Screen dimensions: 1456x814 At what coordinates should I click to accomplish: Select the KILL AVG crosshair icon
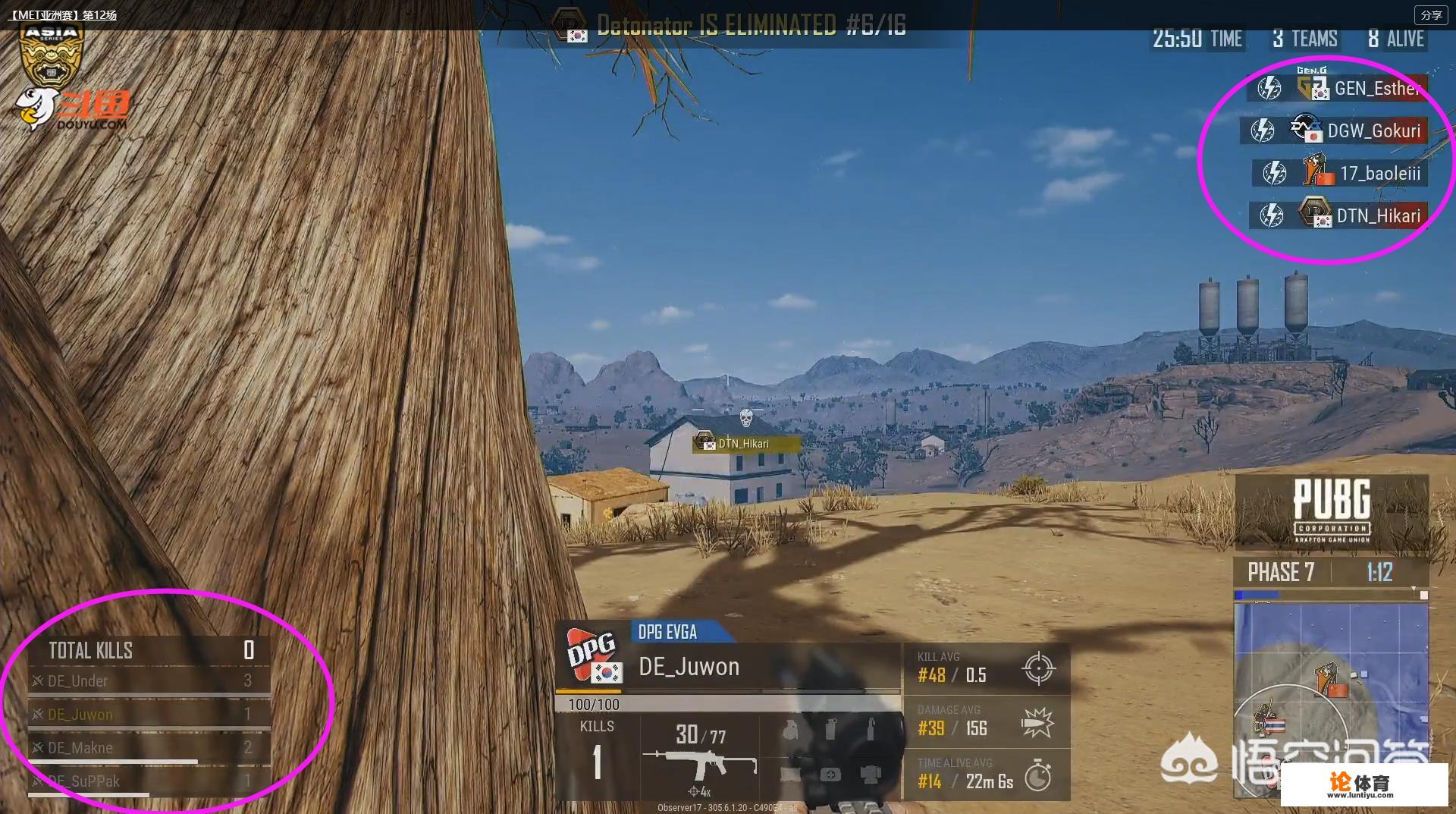pos(1038,670)
